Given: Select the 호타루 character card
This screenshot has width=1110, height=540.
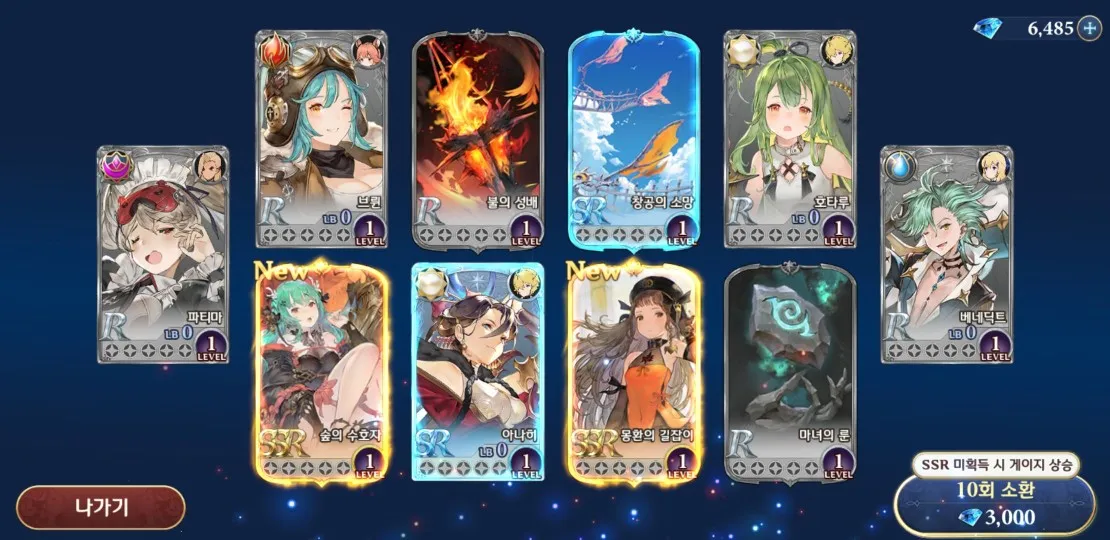Looking at the screenshot, I should pyautogui.click(x=790, y=139).
